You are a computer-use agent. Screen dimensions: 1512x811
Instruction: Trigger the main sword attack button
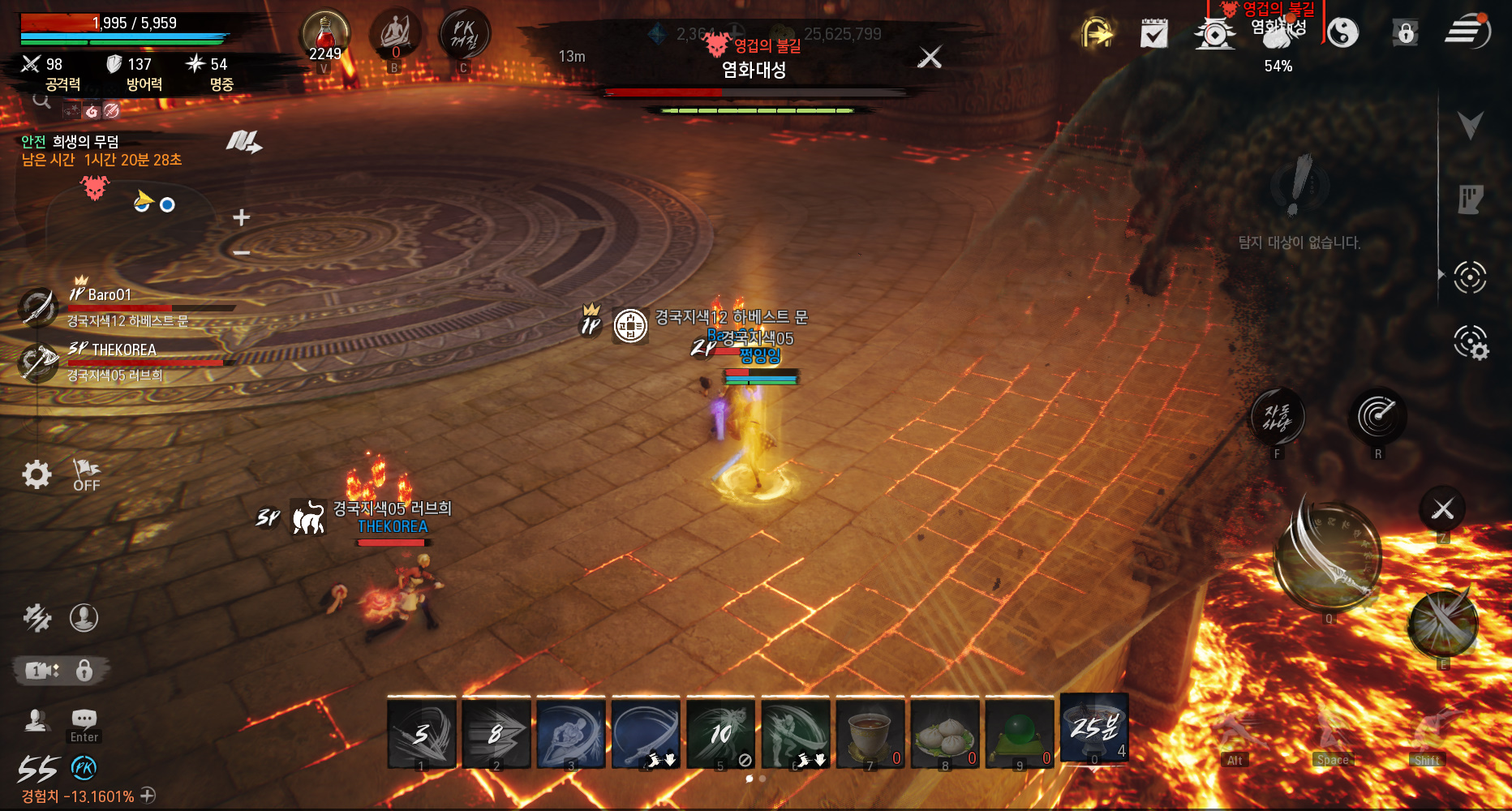point(1328,558)
